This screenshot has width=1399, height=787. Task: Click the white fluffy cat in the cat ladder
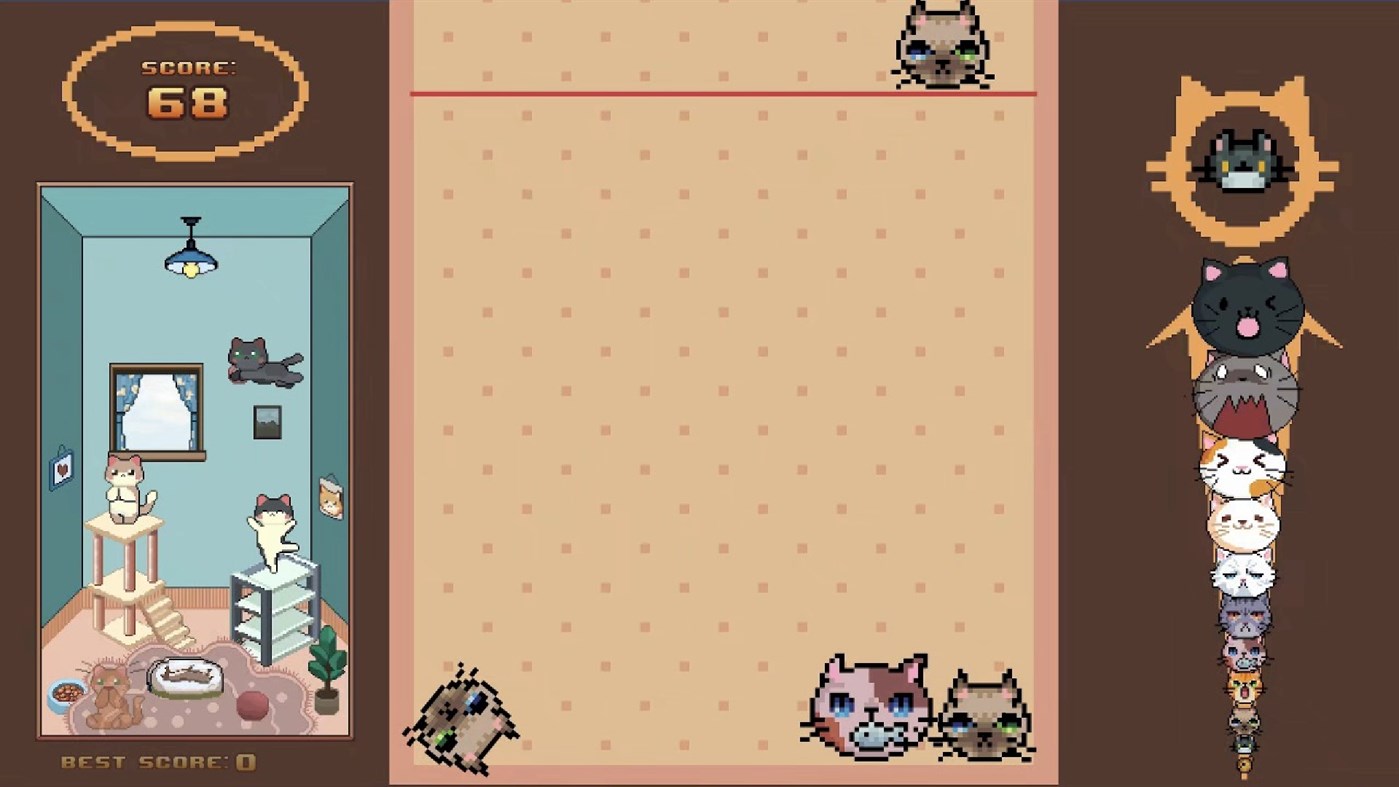click(1244, 520)
